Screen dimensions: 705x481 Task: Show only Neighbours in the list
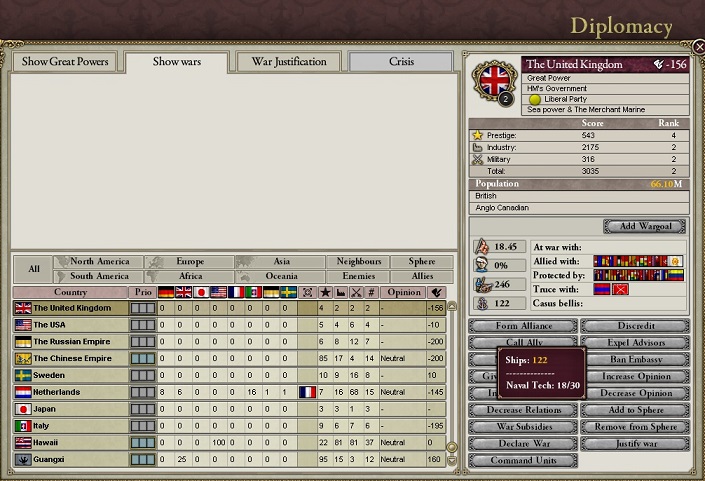click(x=359, y=262)
